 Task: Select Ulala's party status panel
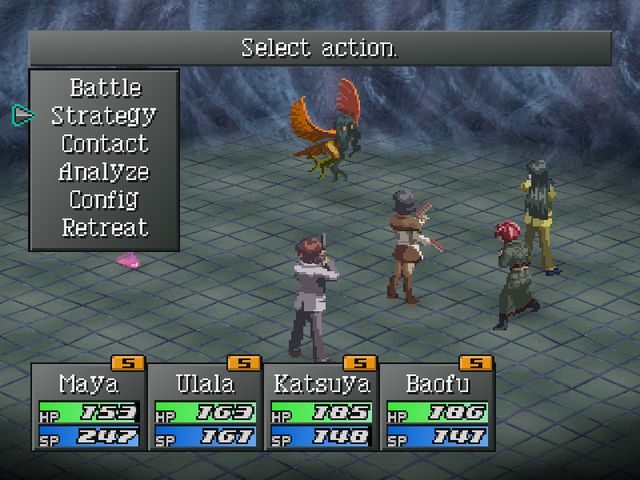204,408
